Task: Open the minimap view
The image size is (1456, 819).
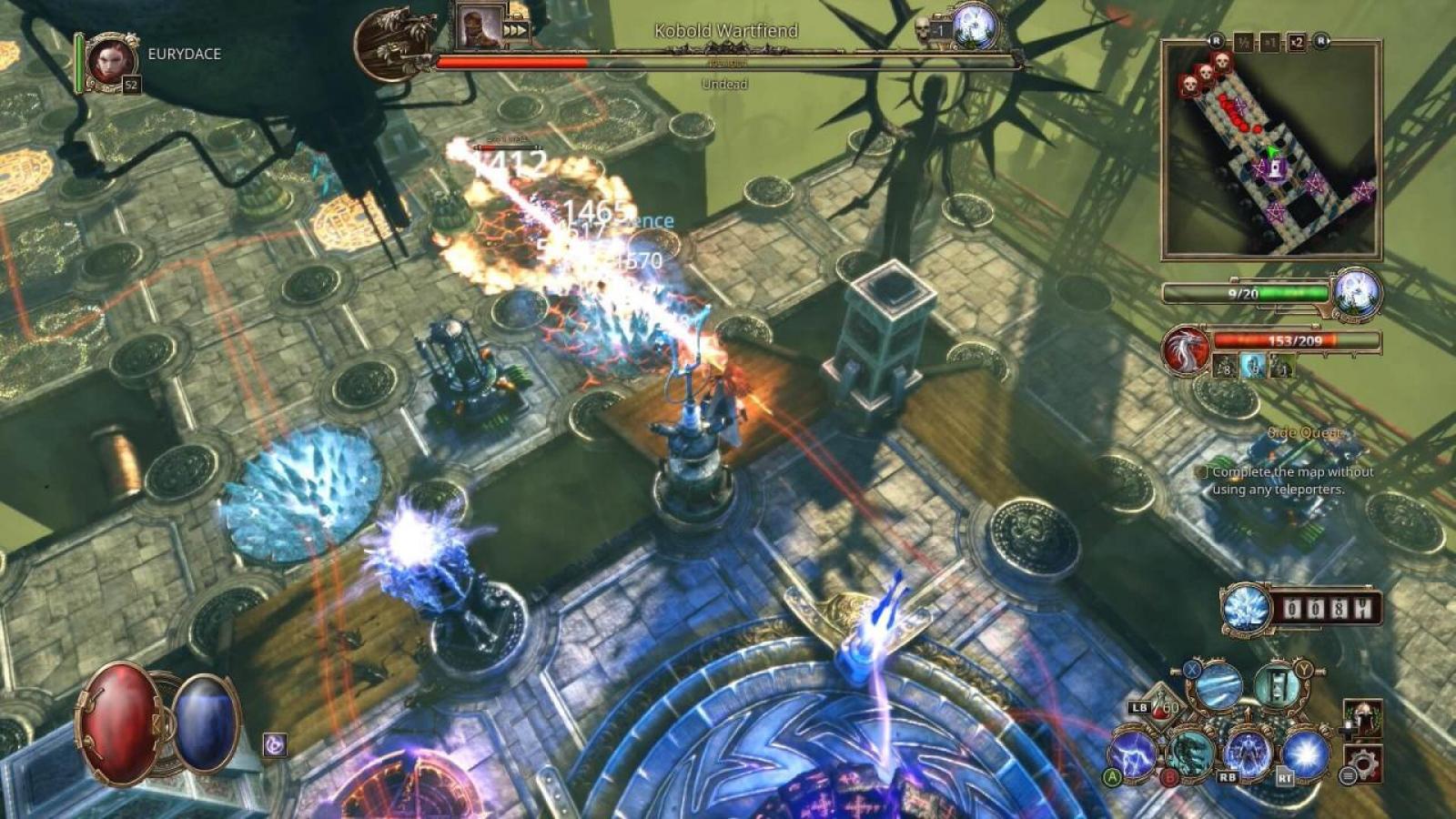Action: point(1271,150)
